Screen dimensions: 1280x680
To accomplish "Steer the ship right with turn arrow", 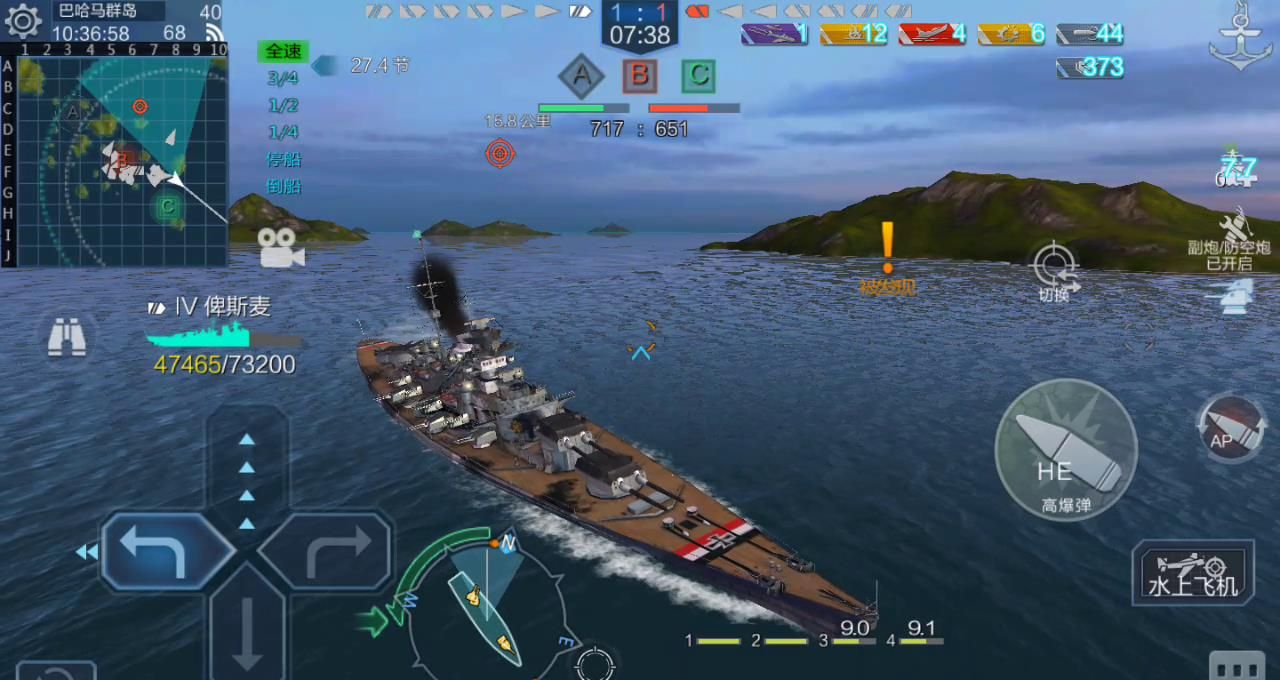I will [327, 551].
